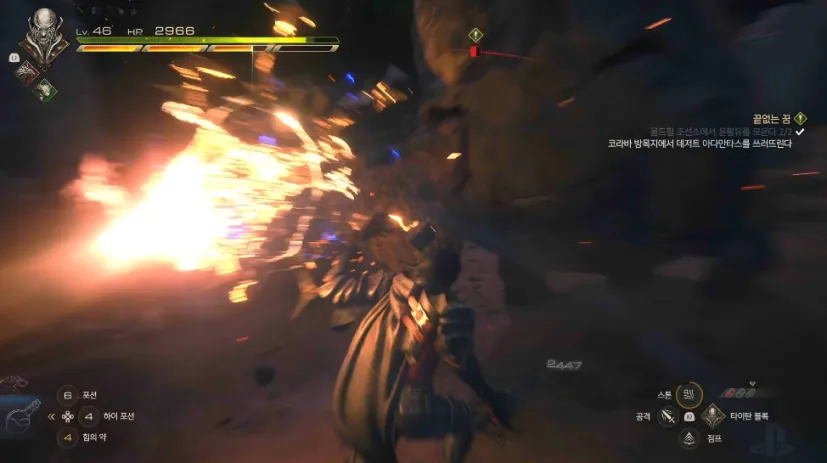Switch to the green Garuda eikon icon

(x=46, y=89)
